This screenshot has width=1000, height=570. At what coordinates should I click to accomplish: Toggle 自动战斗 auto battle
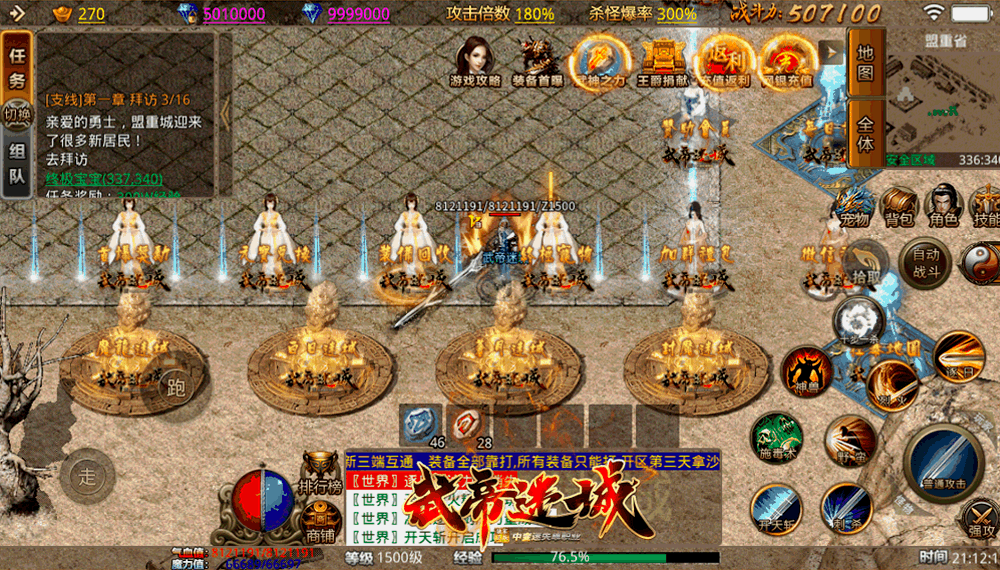tap(925, 263)
